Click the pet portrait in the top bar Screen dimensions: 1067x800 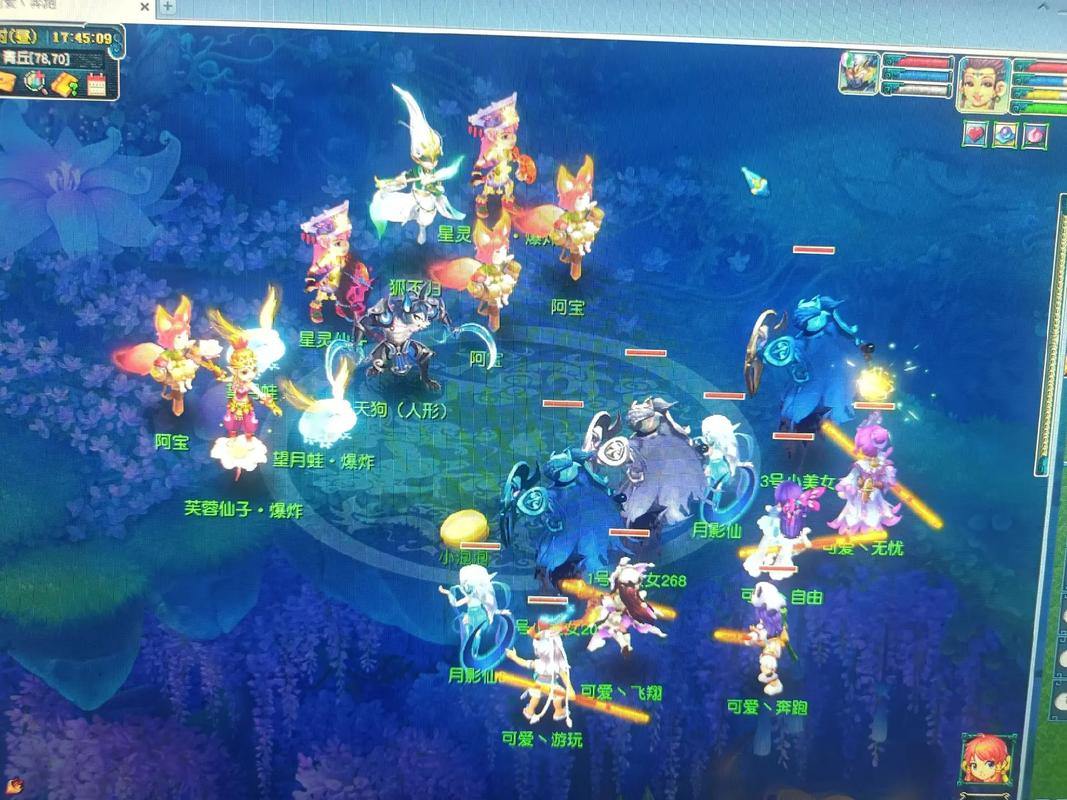click(858, 74)
